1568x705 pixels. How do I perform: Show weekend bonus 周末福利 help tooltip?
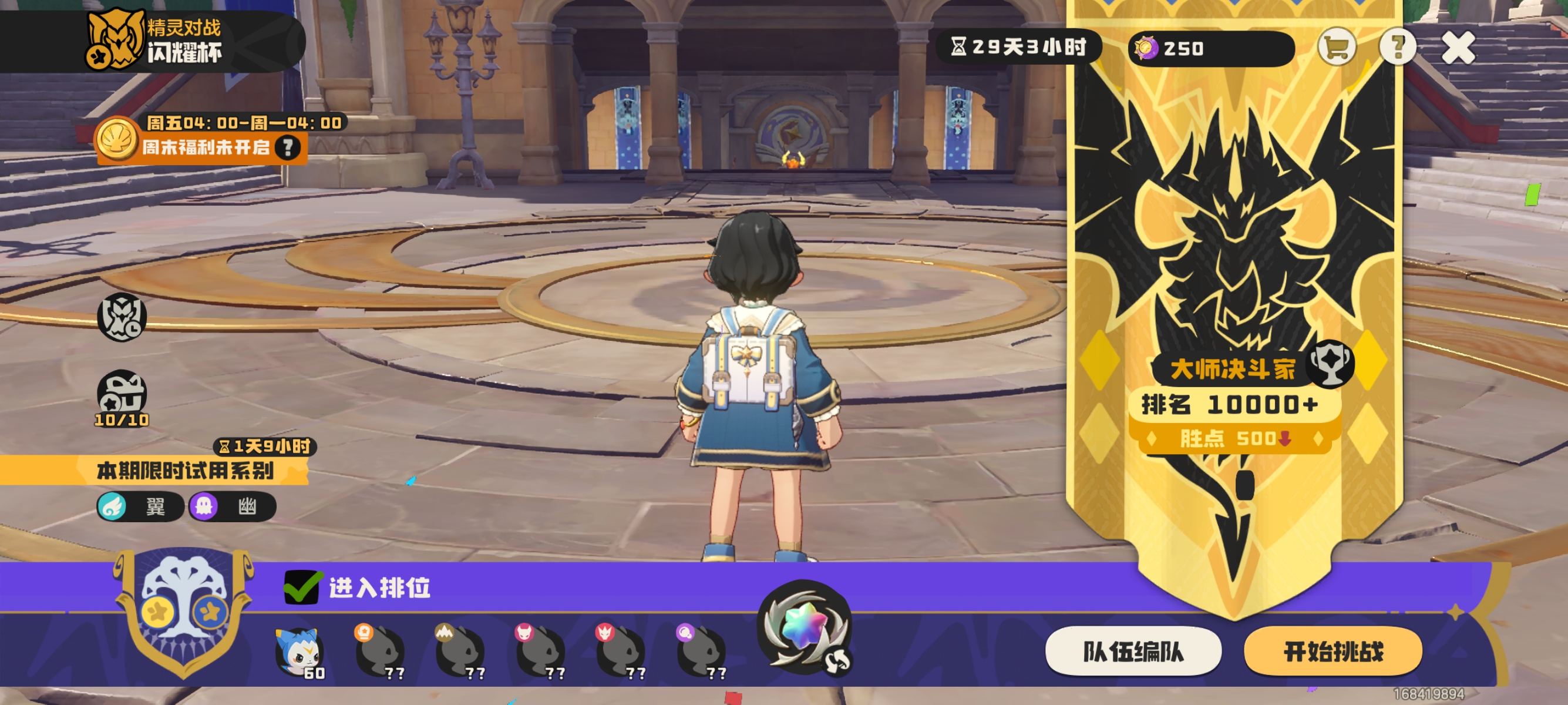(x=287, y=147)
